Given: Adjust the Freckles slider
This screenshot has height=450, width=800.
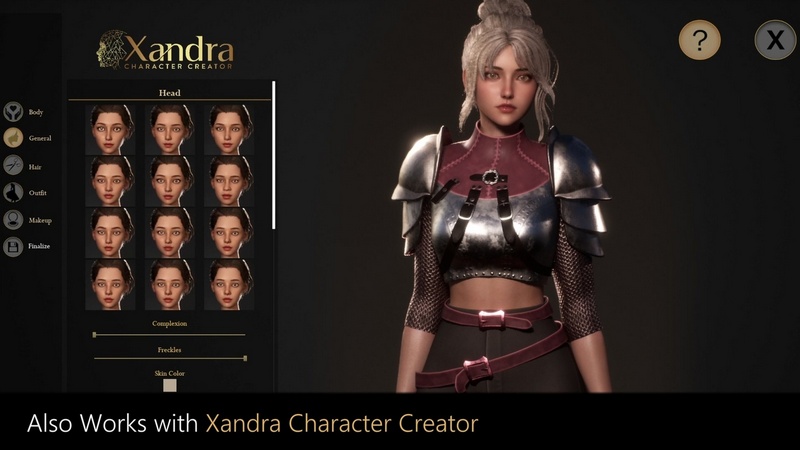Looking at the screenshot, I should point(244,357).
